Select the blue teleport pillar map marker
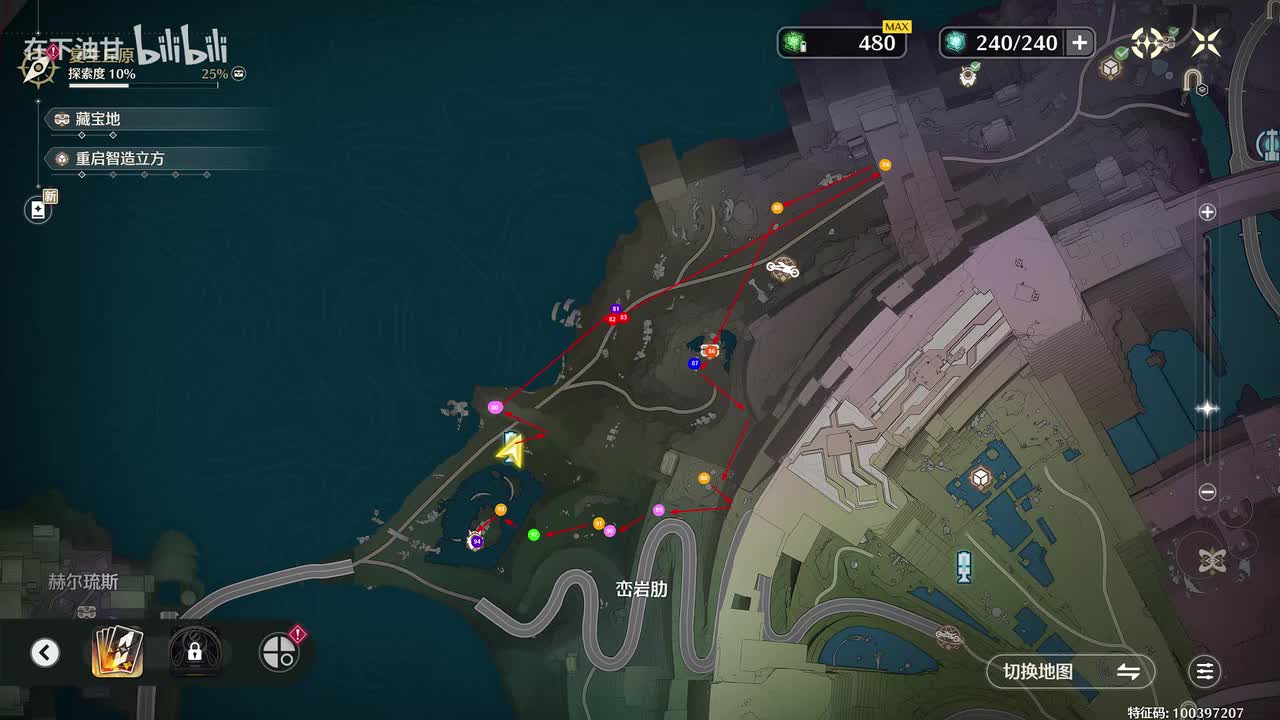This screenshot has height=720, width=1280. (x=964, y=566)
